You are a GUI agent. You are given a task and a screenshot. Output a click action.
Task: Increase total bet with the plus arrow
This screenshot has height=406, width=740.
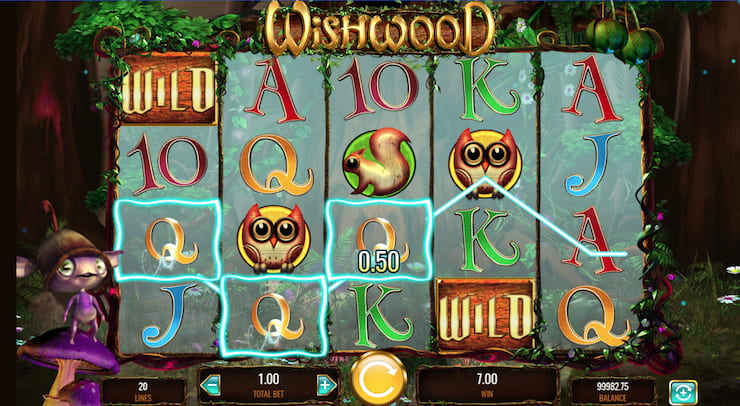(325, 385)
